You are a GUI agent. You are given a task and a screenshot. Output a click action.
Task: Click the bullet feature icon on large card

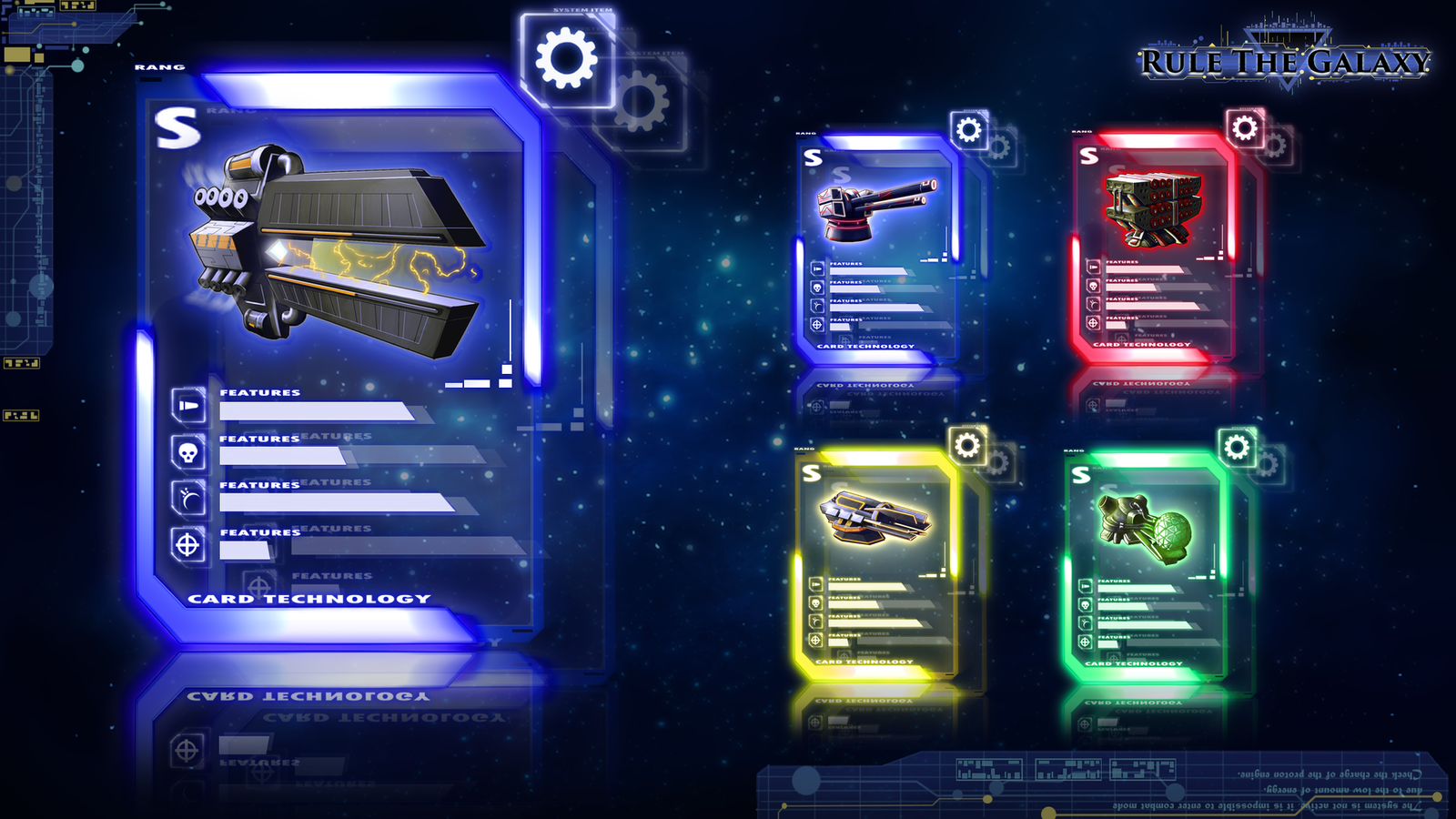click(188, 405)
